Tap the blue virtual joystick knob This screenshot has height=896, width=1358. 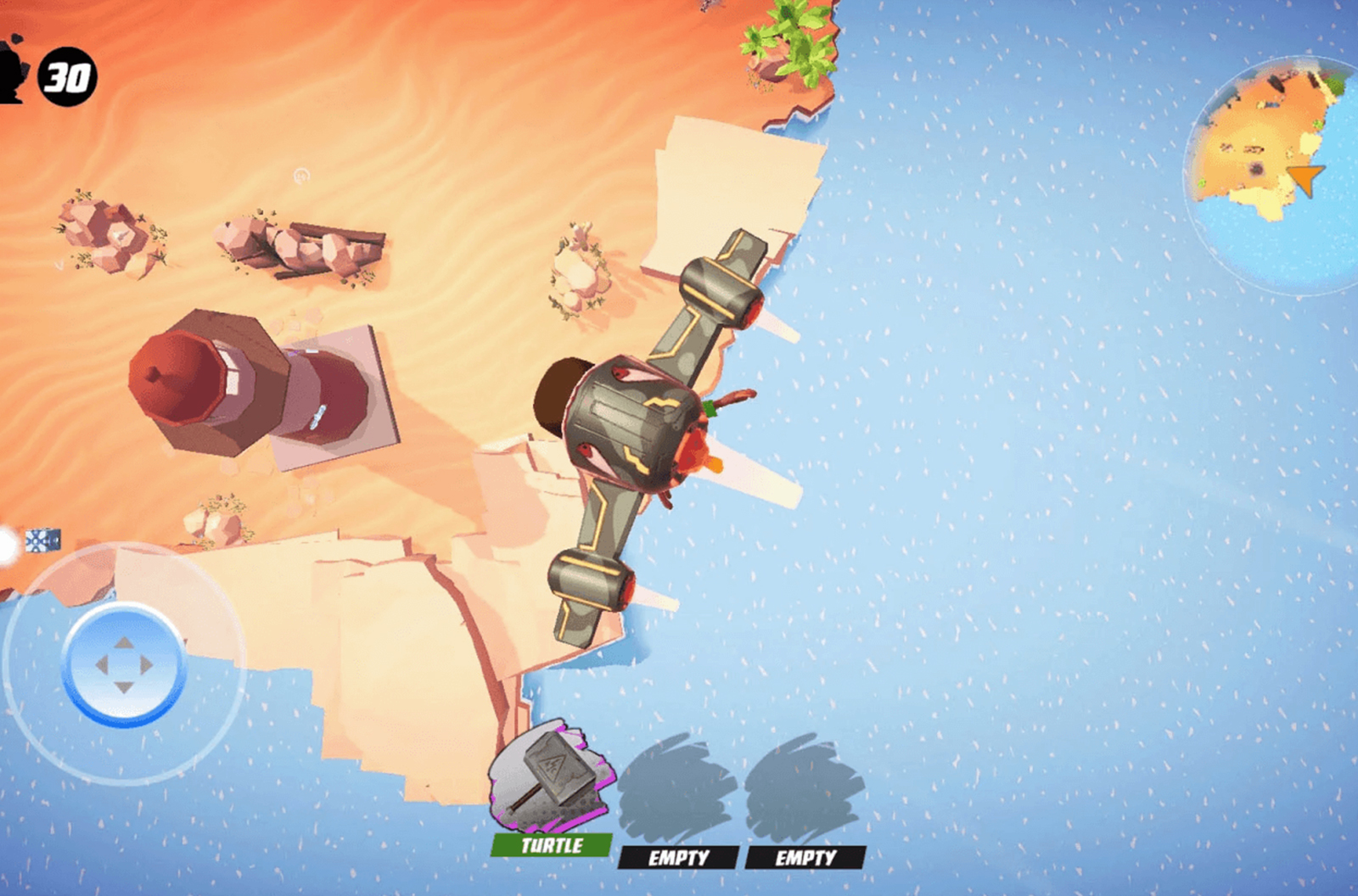[x=124, y=665]
